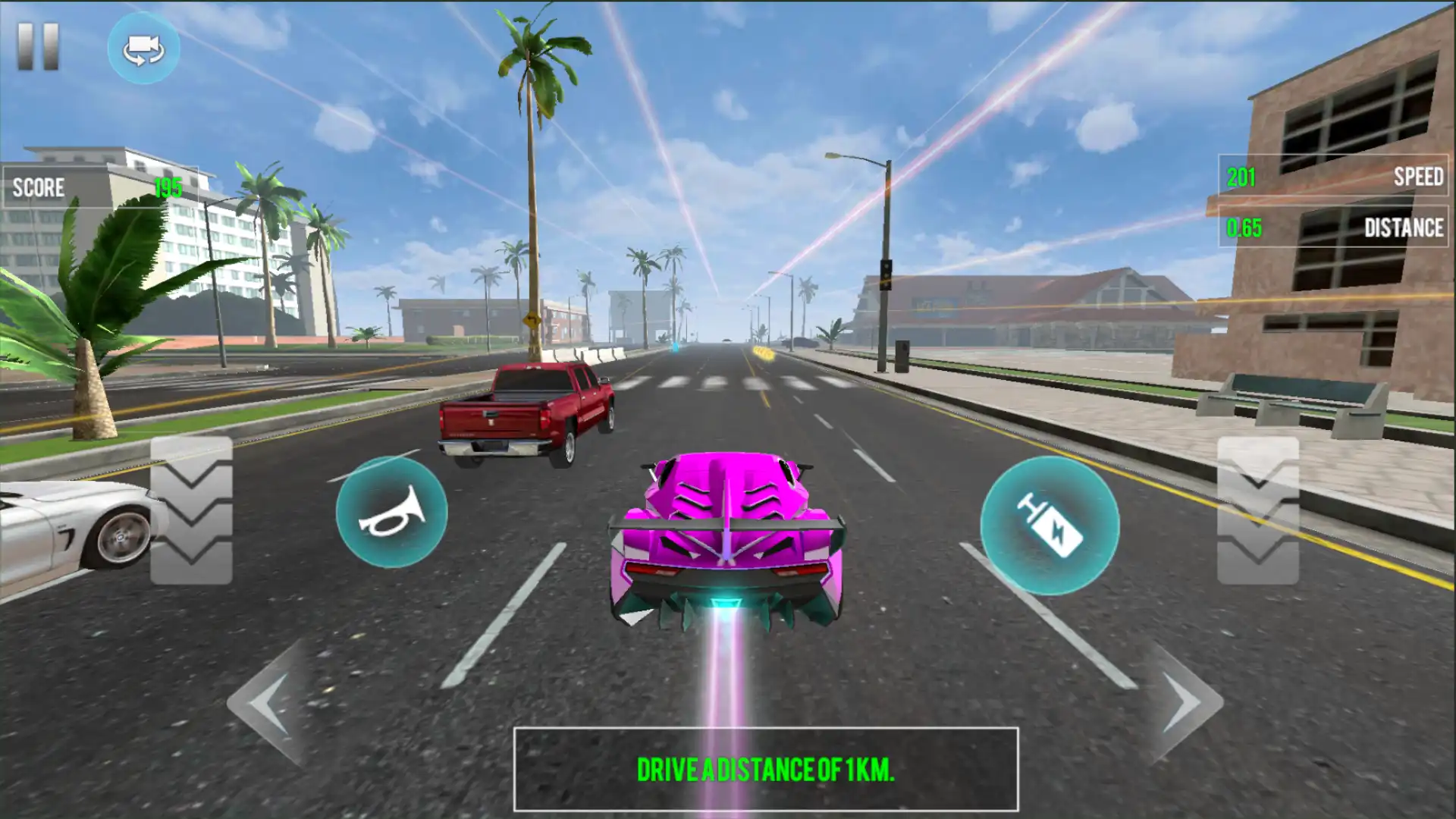The image size is (1456, 819).
Task: Tap the left-side brake pedal chevrons
Action: [x=191, y=510]
